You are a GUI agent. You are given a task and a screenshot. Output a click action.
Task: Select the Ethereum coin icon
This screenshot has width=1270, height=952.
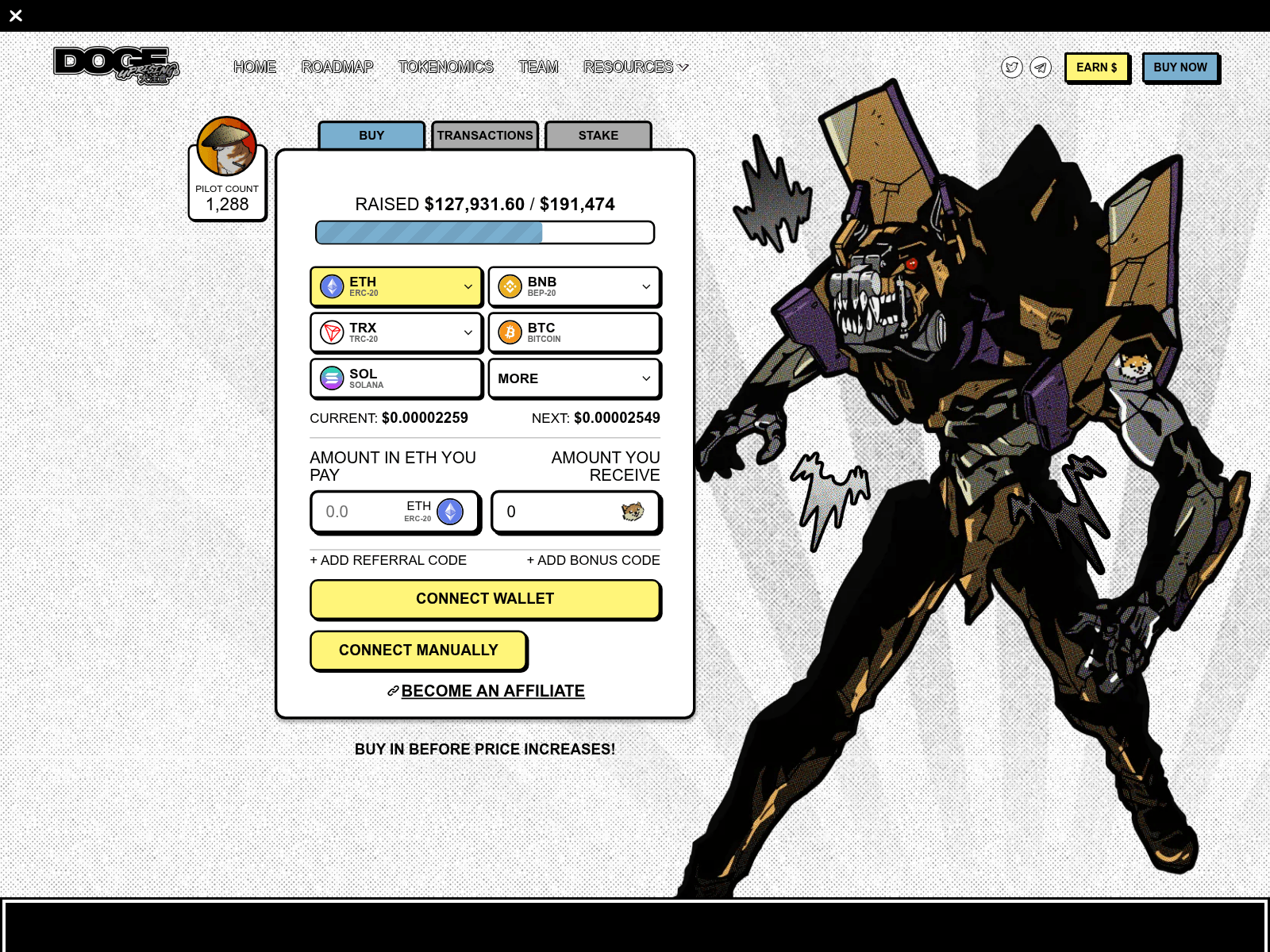tap(332, 286)
